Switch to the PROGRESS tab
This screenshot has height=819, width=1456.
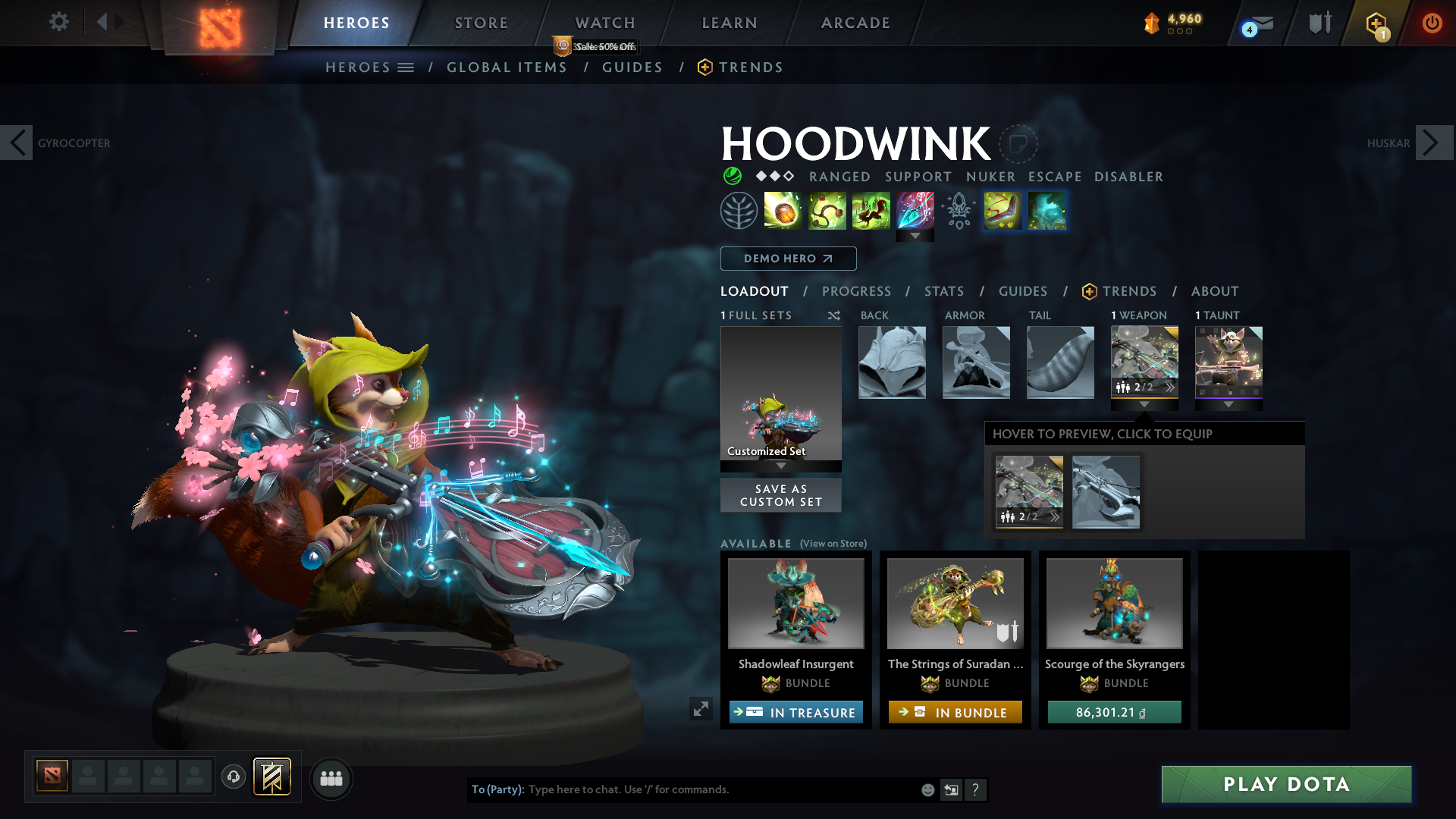point(857,291)
